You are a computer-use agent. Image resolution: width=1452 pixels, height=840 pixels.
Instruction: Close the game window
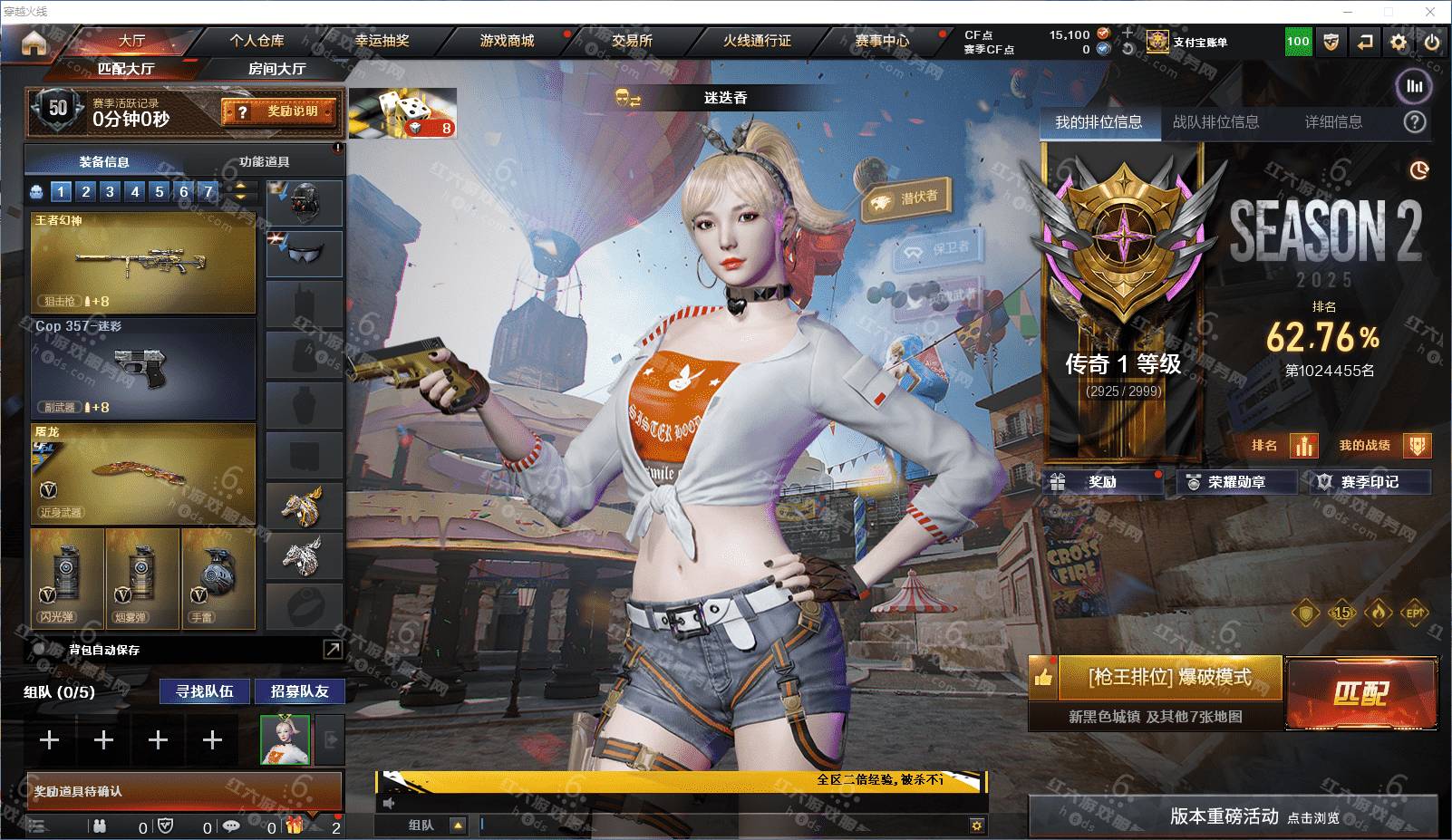[x=1430, y=12]
